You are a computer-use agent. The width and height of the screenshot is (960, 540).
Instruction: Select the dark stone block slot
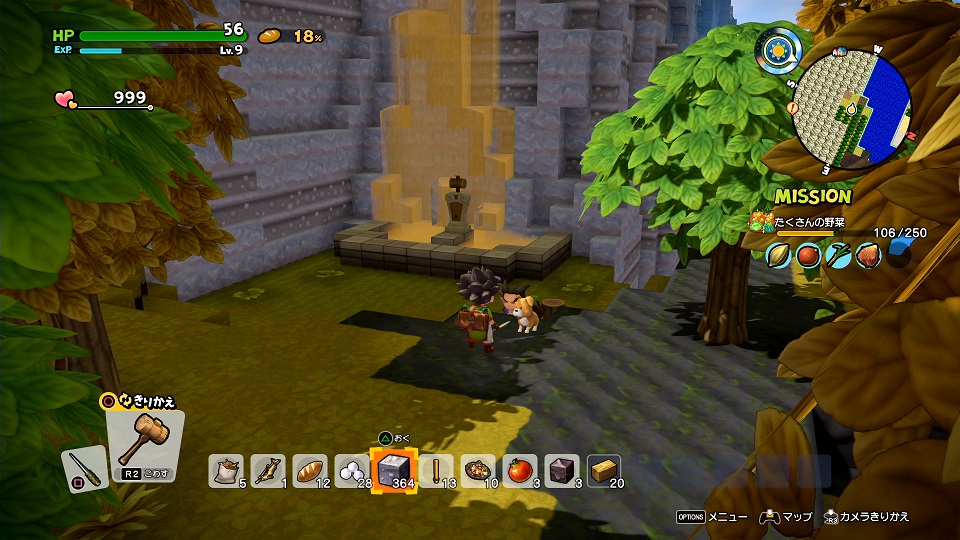(563, 470)
